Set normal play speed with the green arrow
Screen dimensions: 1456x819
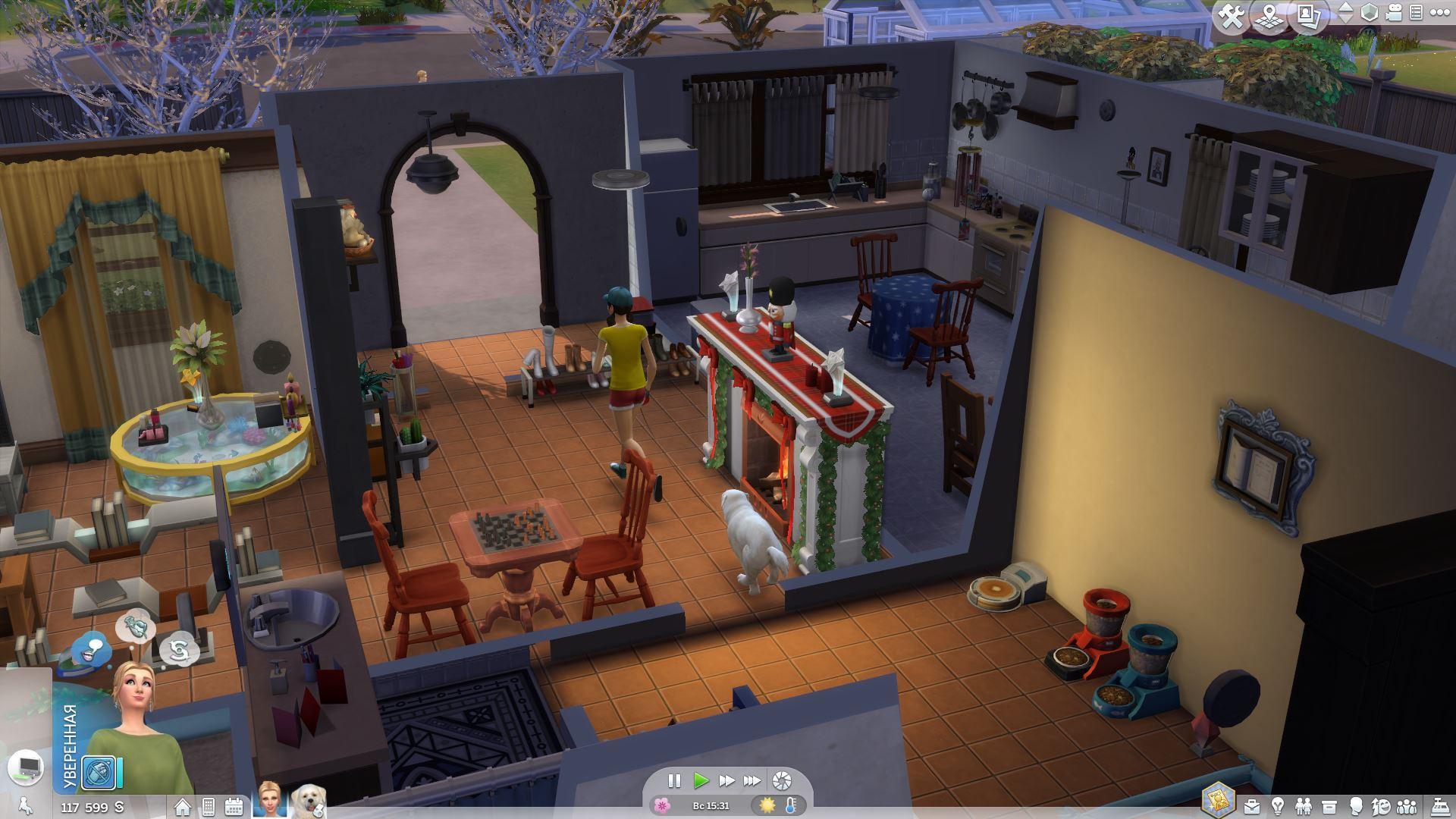tap(701, 780)
